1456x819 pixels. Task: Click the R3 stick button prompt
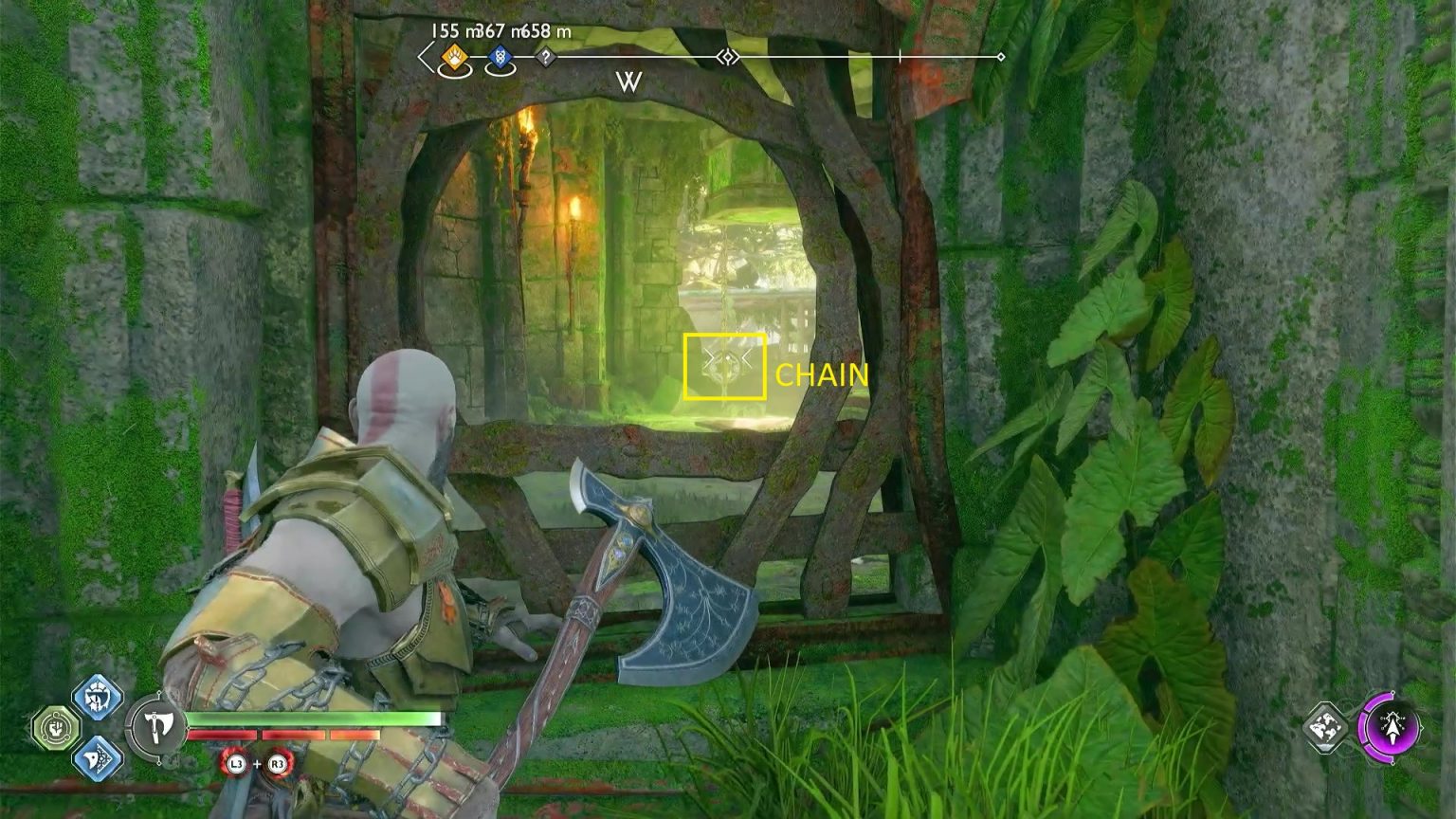point(276,766)
